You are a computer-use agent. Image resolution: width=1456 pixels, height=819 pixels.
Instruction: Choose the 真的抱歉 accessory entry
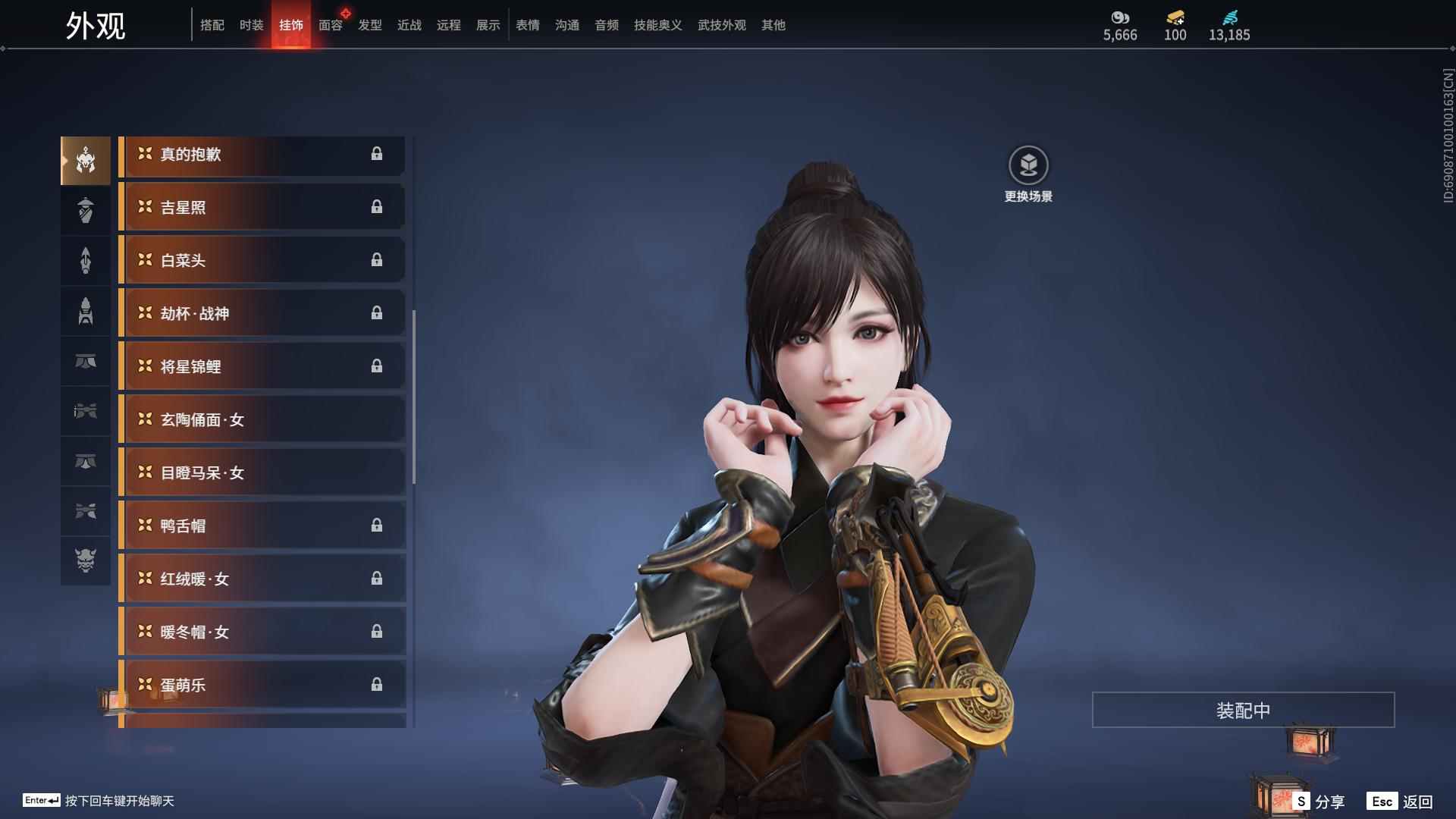coord(262,155)
